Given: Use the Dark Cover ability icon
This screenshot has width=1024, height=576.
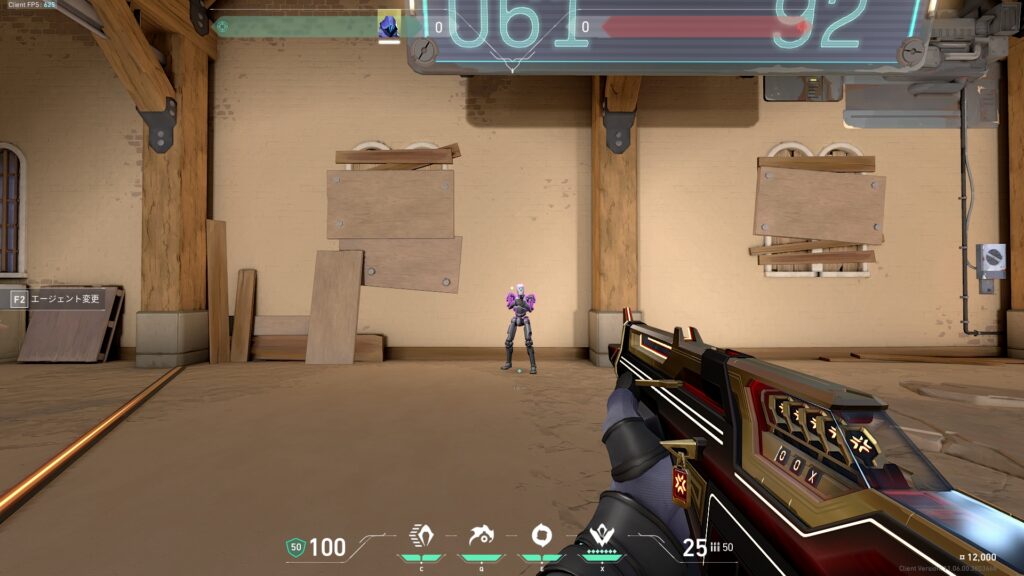Looking at the screenshot, I should click(541, 537).
